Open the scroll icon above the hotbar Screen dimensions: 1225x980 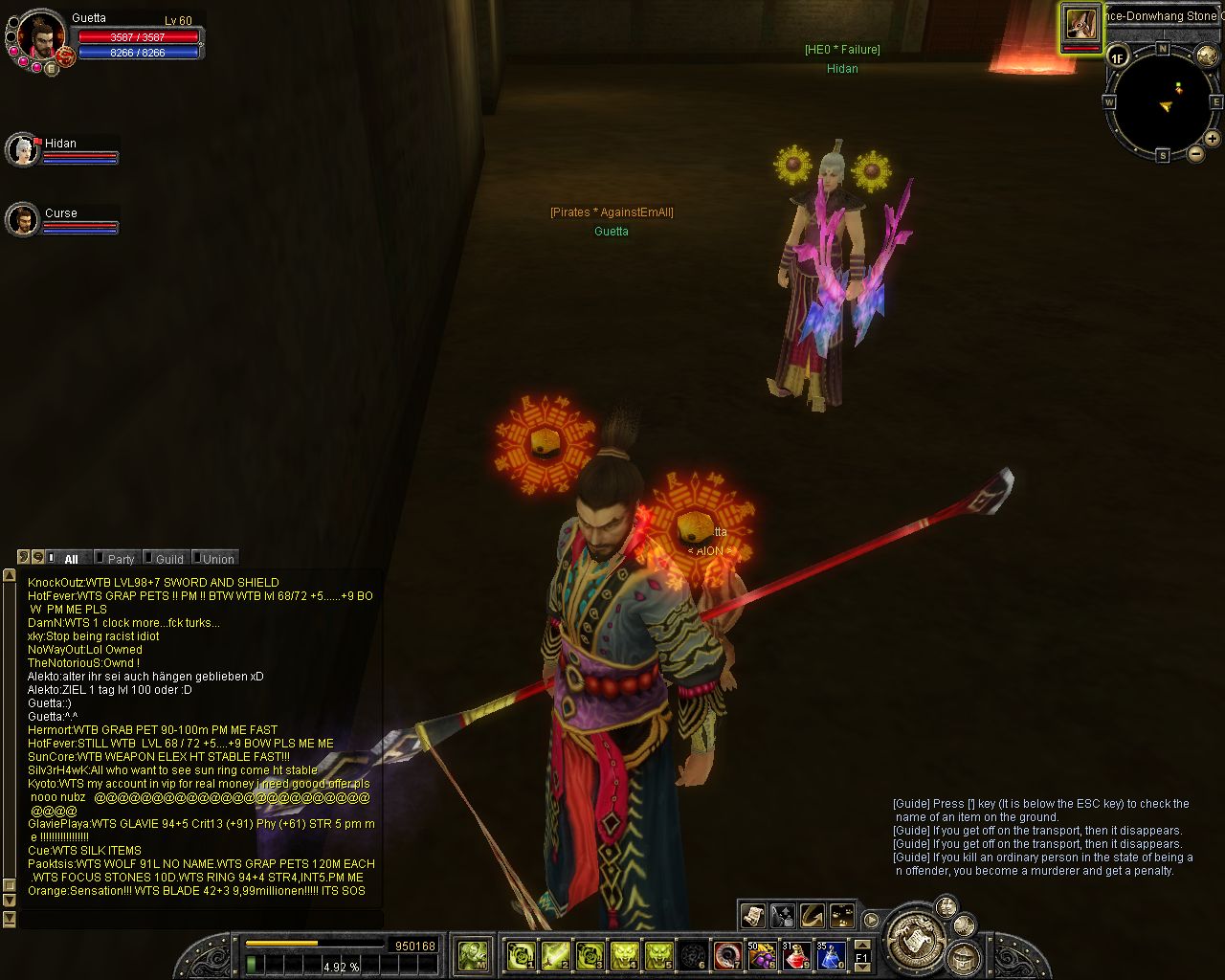click(x=753, y=916)
